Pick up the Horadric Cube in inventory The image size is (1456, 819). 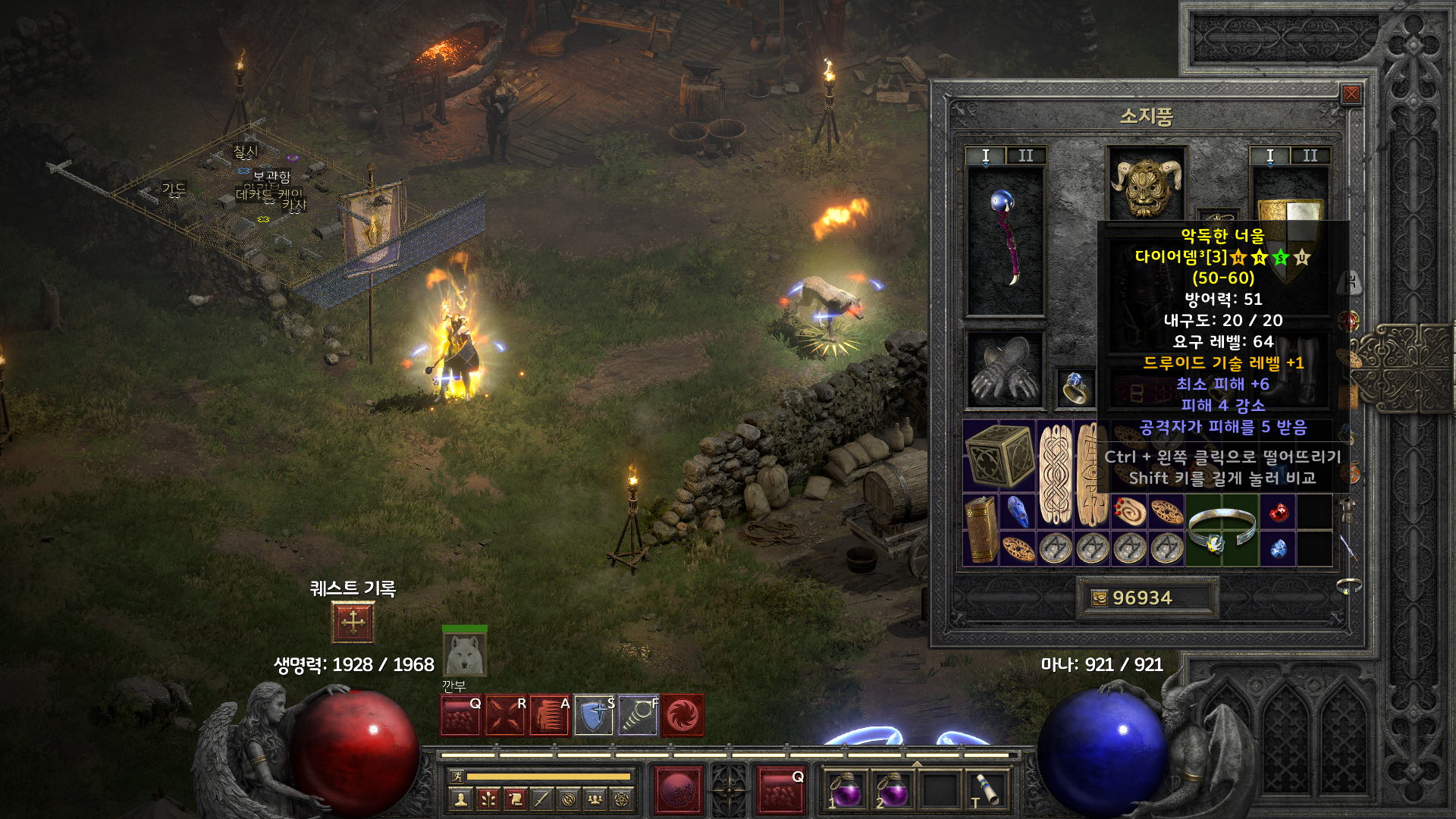pyautogui.click(x=999, y=456)
